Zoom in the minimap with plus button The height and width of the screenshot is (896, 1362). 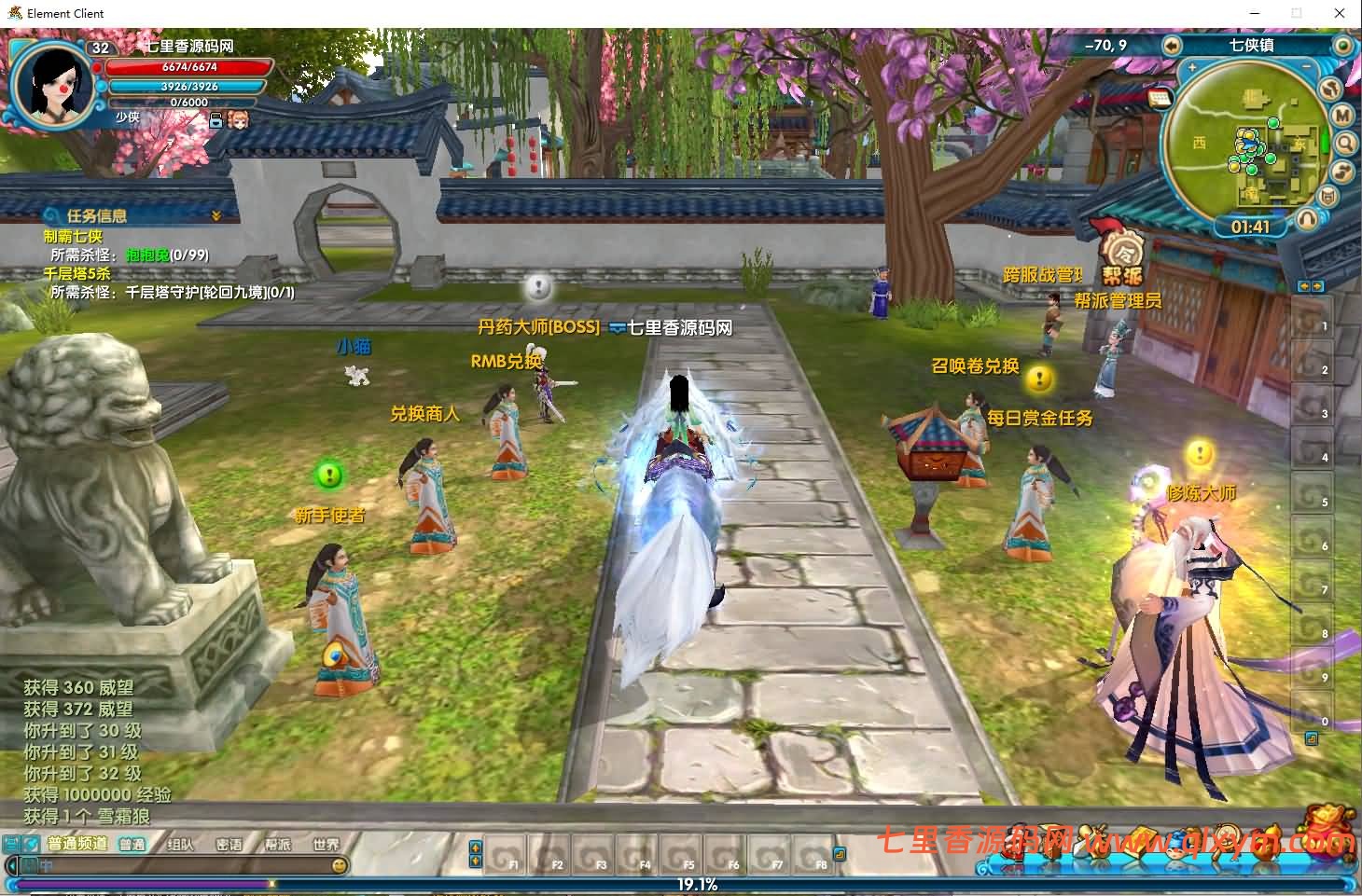click(1191, 68)
